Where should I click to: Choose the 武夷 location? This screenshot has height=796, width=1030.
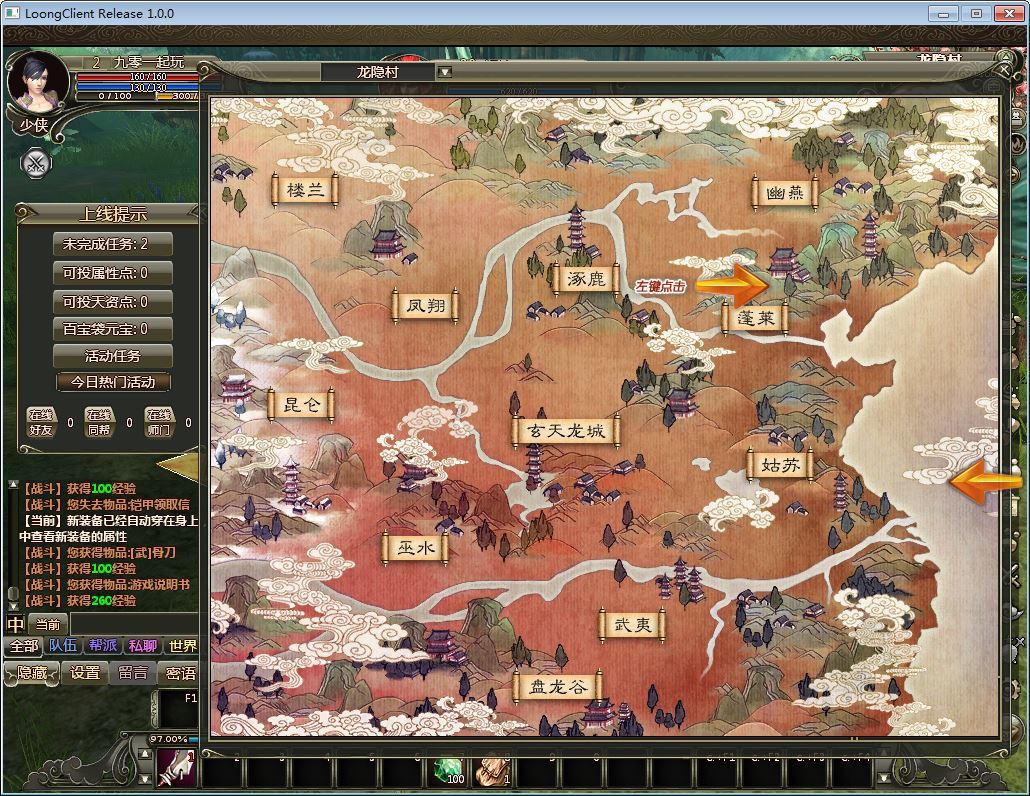pyautogui.click(x=632, y=625)
